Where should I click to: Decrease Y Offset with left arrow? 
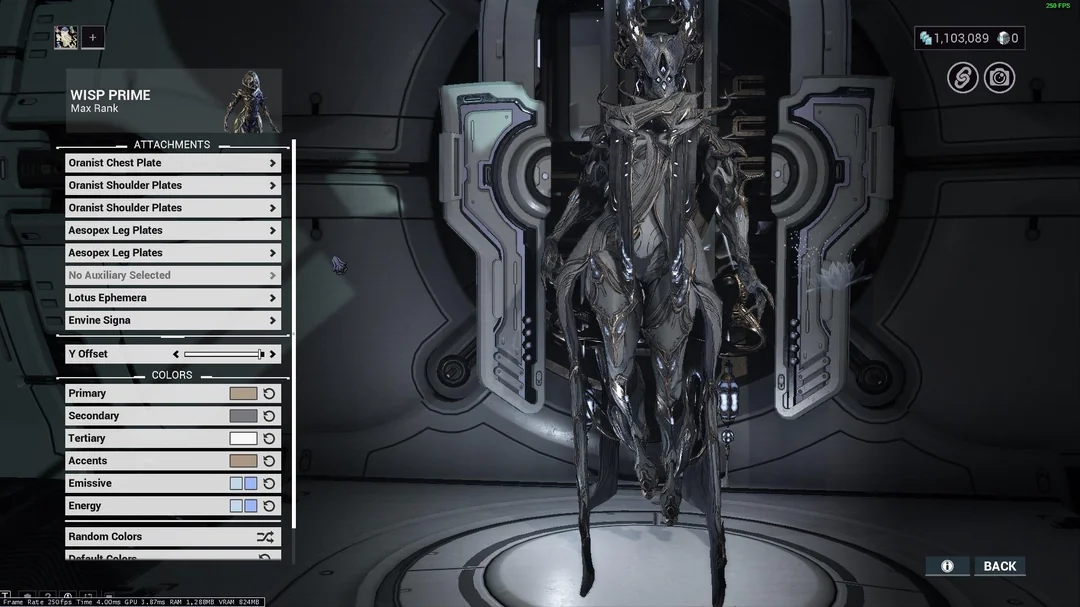(176, 354)
